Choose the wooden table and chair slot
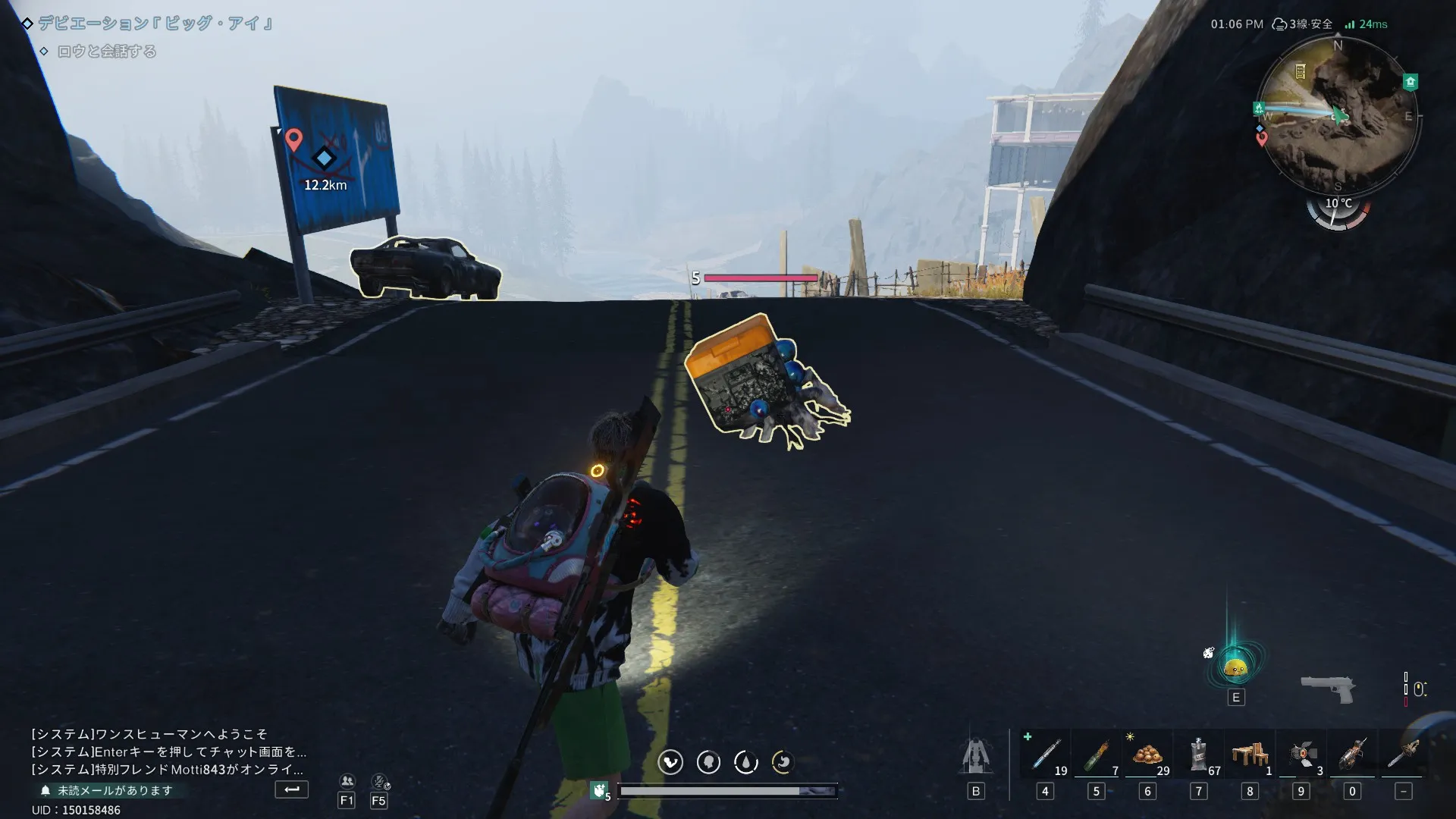This screenshot has height=819, width=1456. coord(1250,755)
